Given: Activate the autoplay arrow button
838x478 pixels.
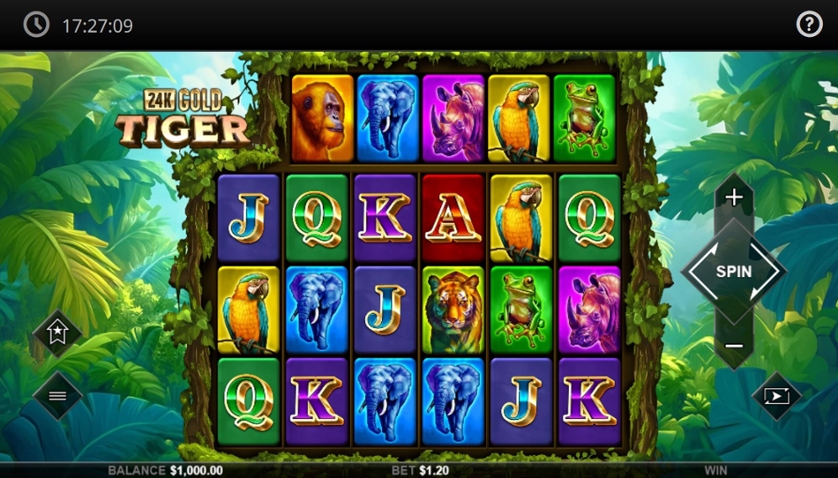Looking at the screenshot, I should (777, 396).
